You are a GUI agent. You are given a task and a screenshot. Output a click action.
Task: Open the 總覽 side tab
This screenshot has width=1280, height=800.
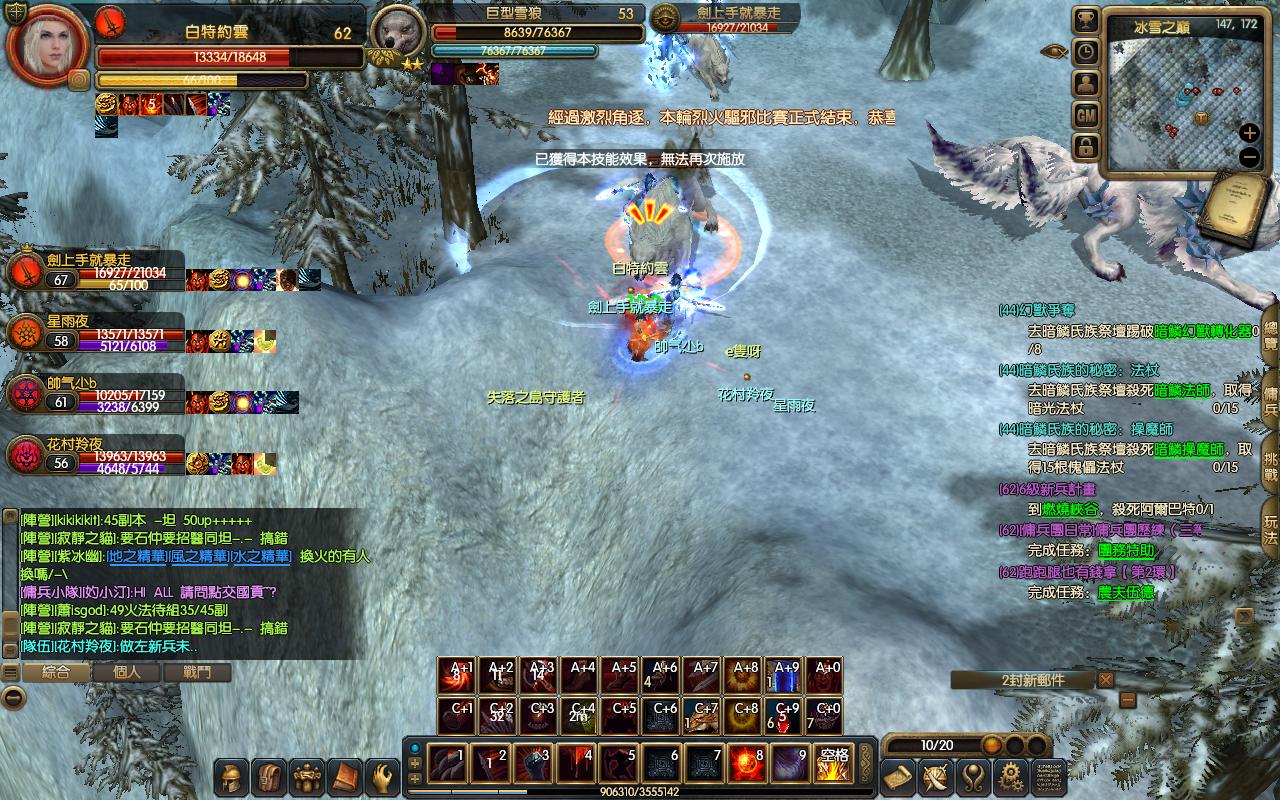pos(1270,333)
